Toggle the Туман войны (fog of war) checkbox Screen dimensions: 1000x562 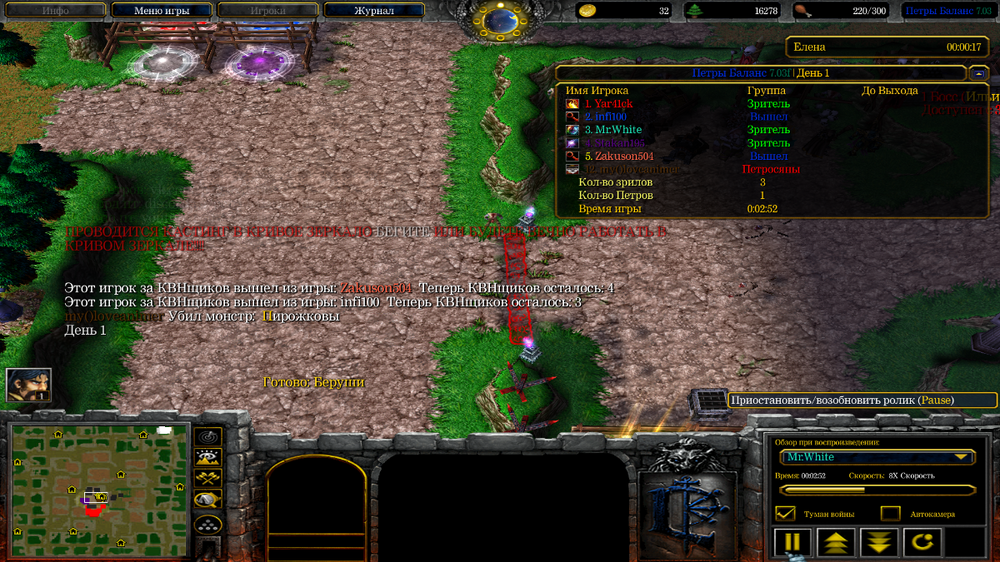click(785, 513)
